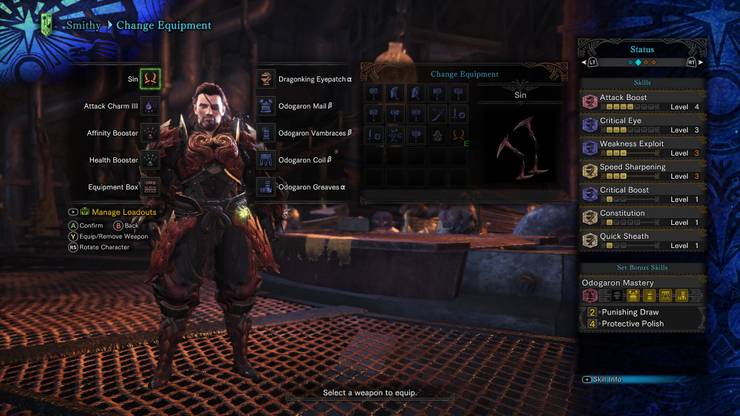740x416 pixels.
Task: Pick the Odogaron Coil waist slot
Action: pyautogui.click(x=266, y=159)
